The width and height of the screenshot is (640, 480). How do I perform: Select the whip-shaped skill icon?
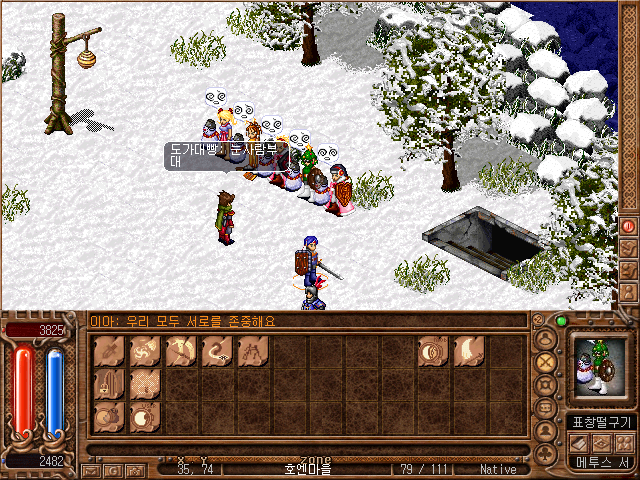tap(217, 350)
